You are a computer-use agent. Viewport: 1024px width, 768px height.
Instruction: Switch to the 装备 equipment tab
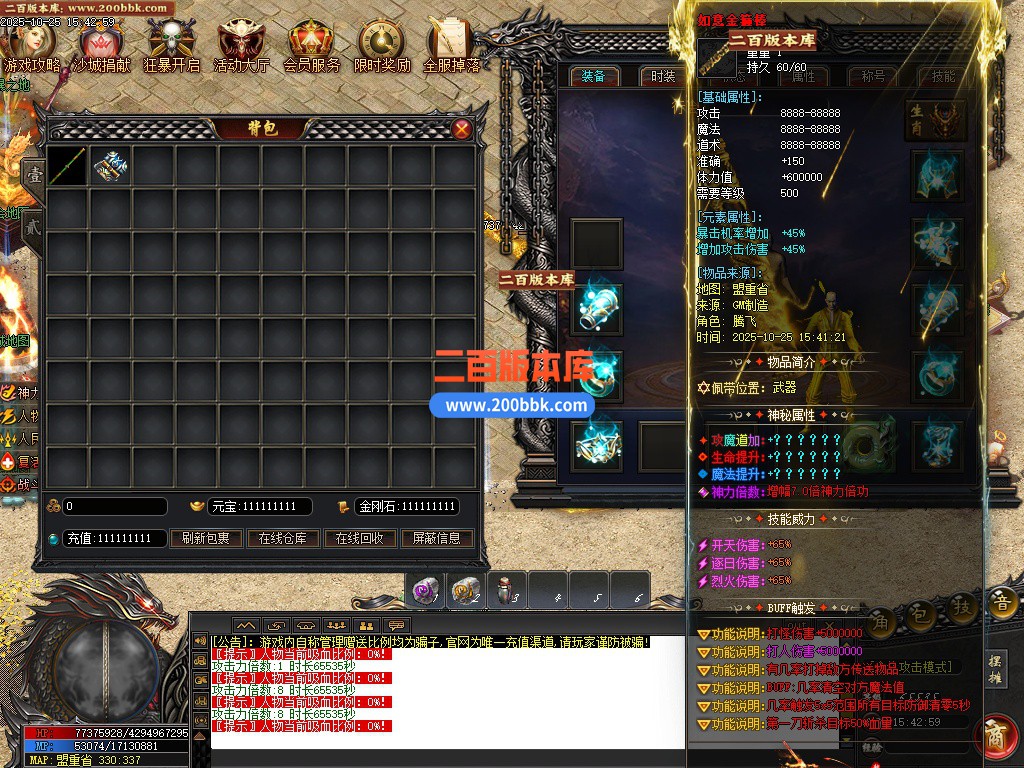593,76
